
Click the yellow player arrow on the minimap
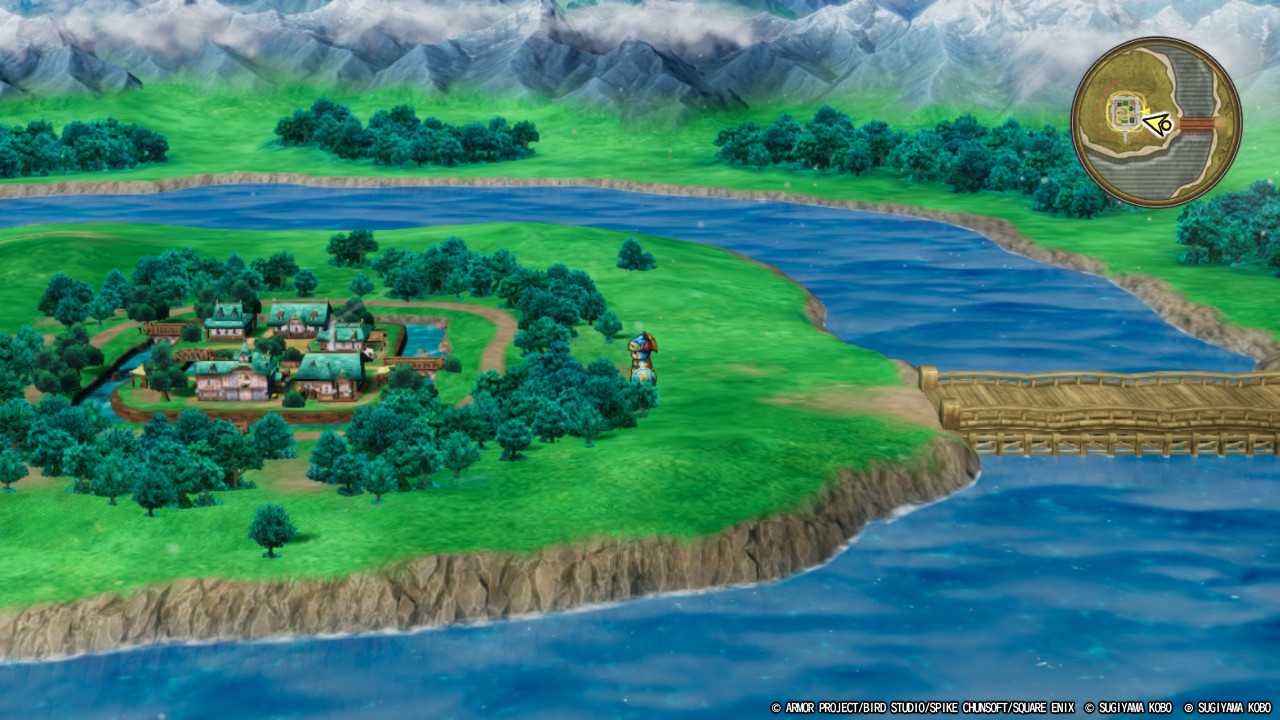(x=1156, y=124)
